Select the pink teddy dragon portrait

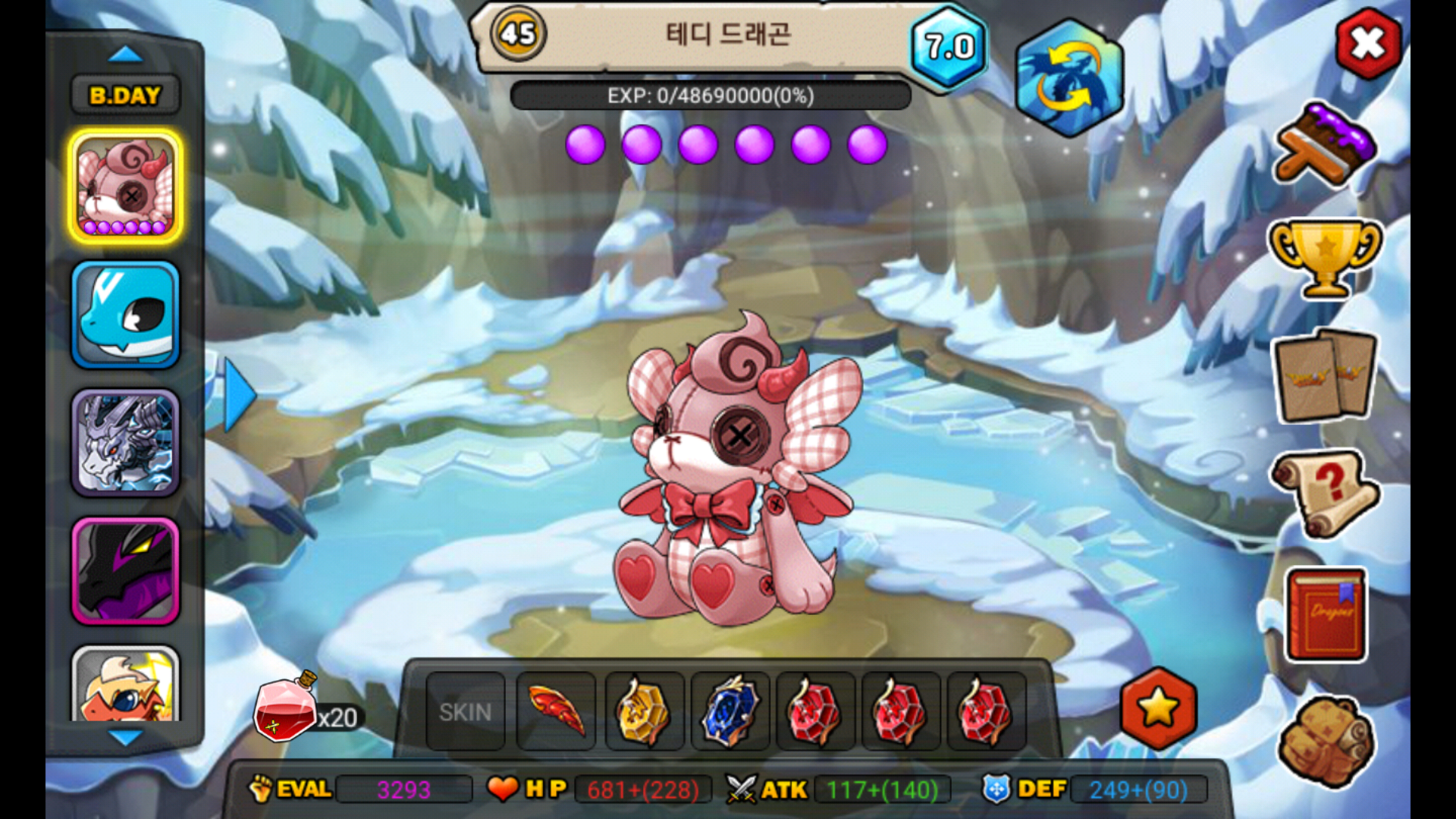[126, 187]
